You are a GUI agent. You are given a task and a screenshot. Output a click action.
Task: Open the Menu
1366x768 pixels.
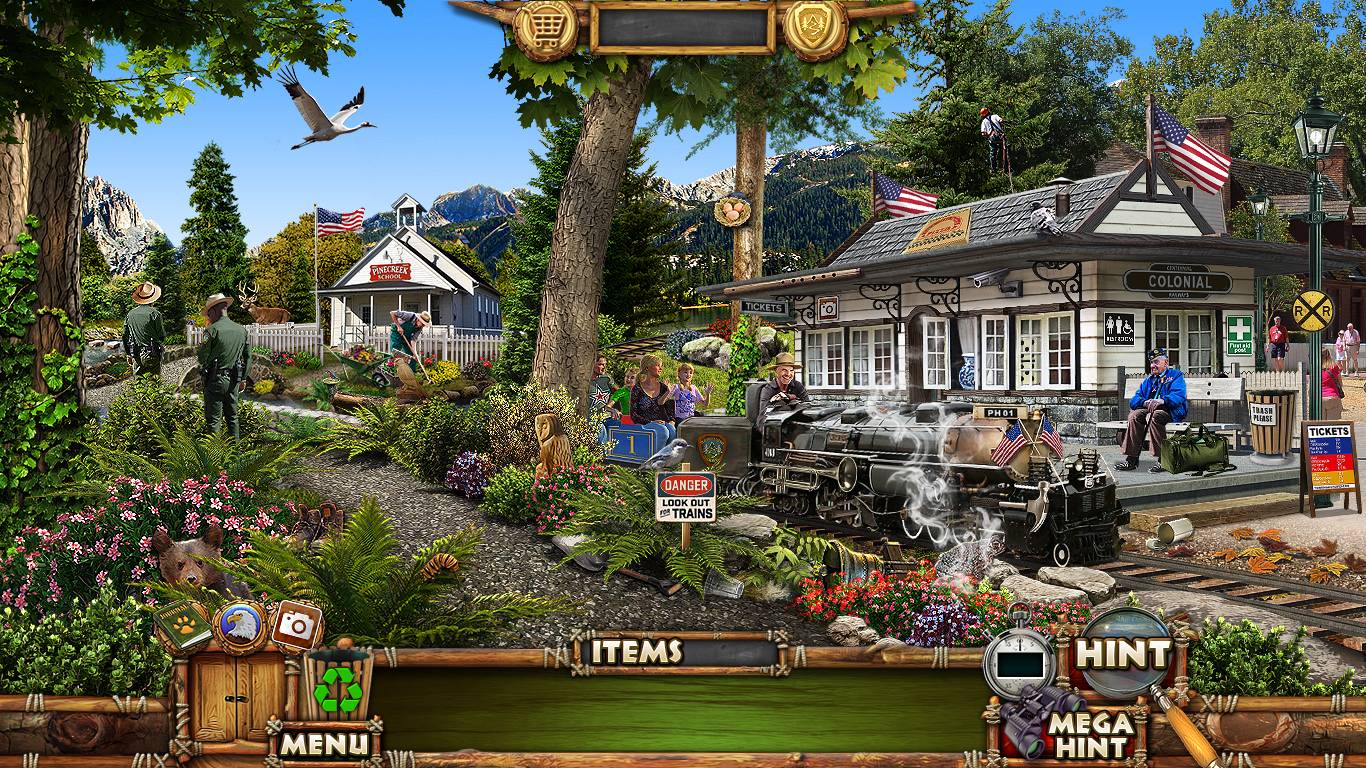click(323, 743)
